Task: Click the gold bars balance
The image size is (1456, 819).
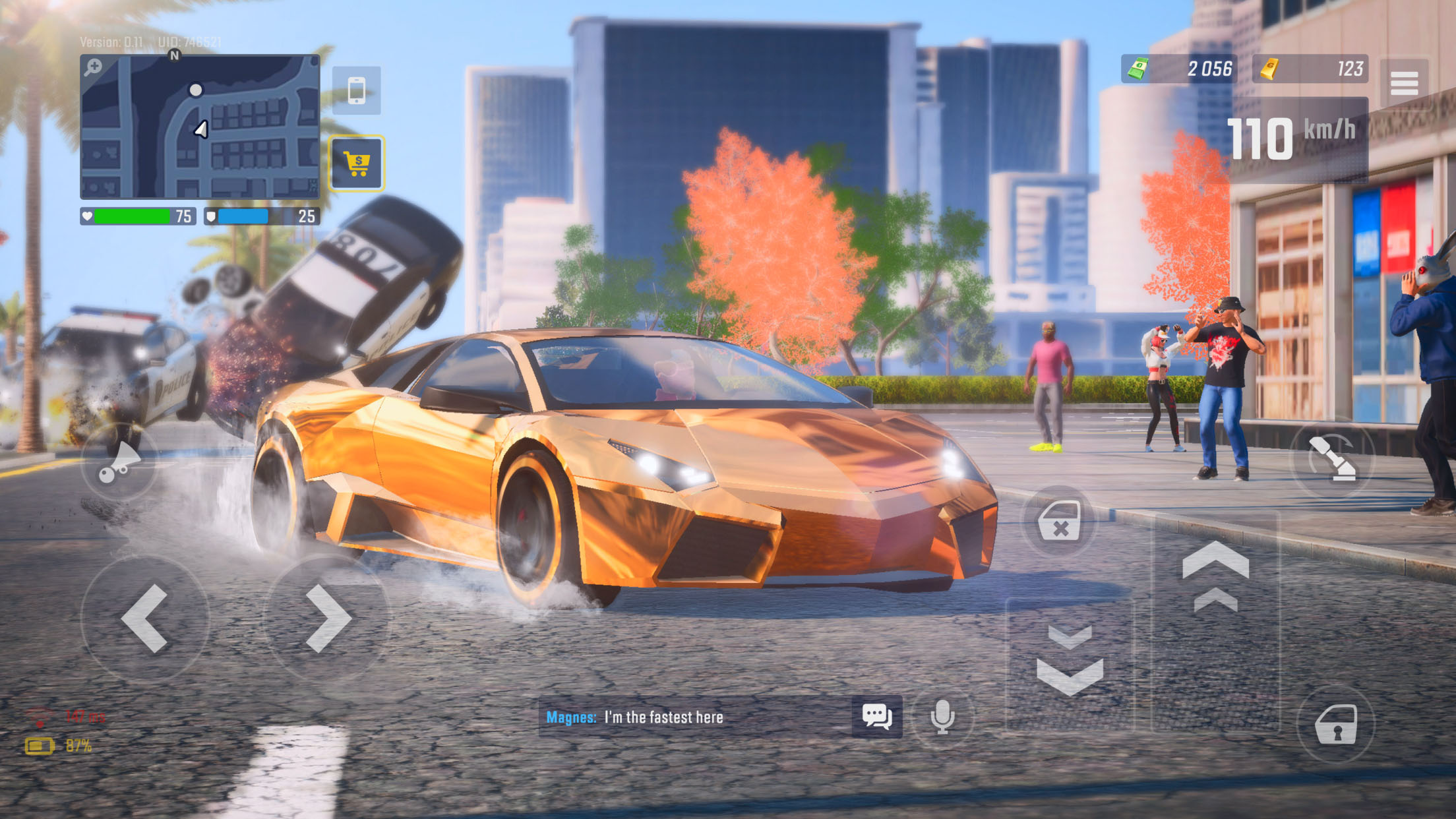Action: tap(1310, 69)
